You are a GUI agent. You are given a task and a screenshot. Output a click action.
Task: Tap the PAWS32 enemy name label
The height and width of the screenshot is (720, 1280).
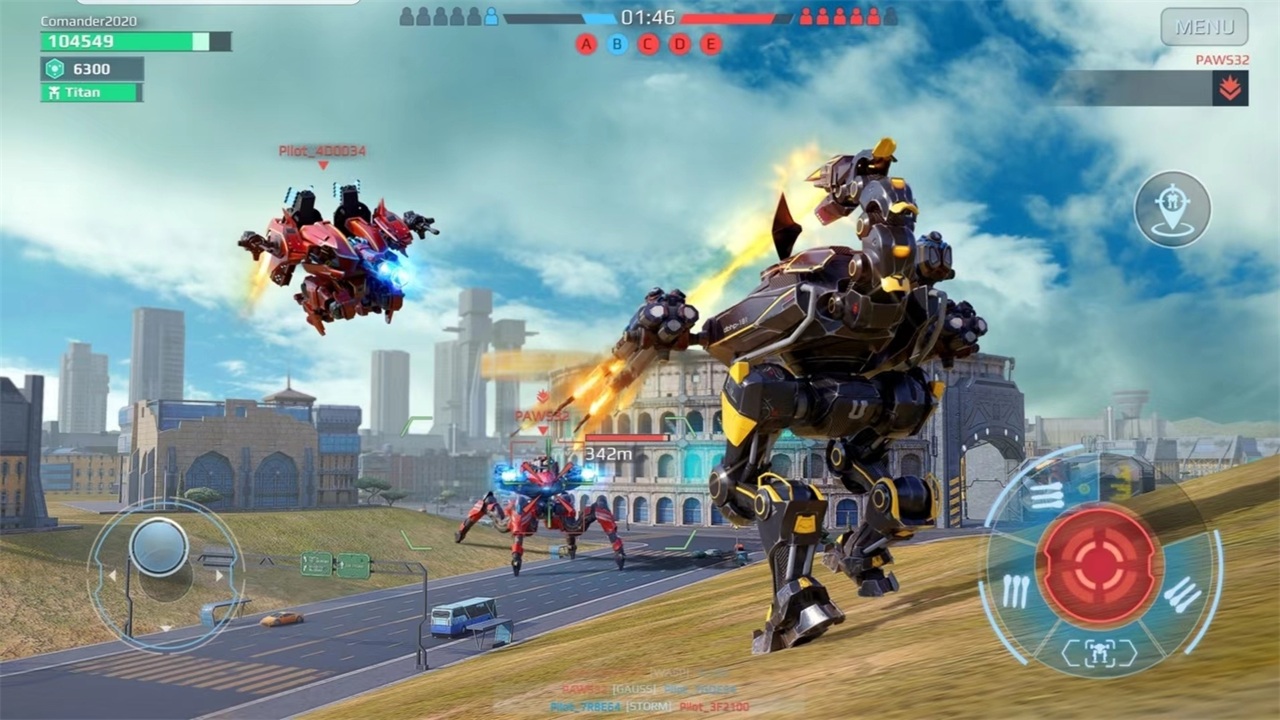(1222, 60)
